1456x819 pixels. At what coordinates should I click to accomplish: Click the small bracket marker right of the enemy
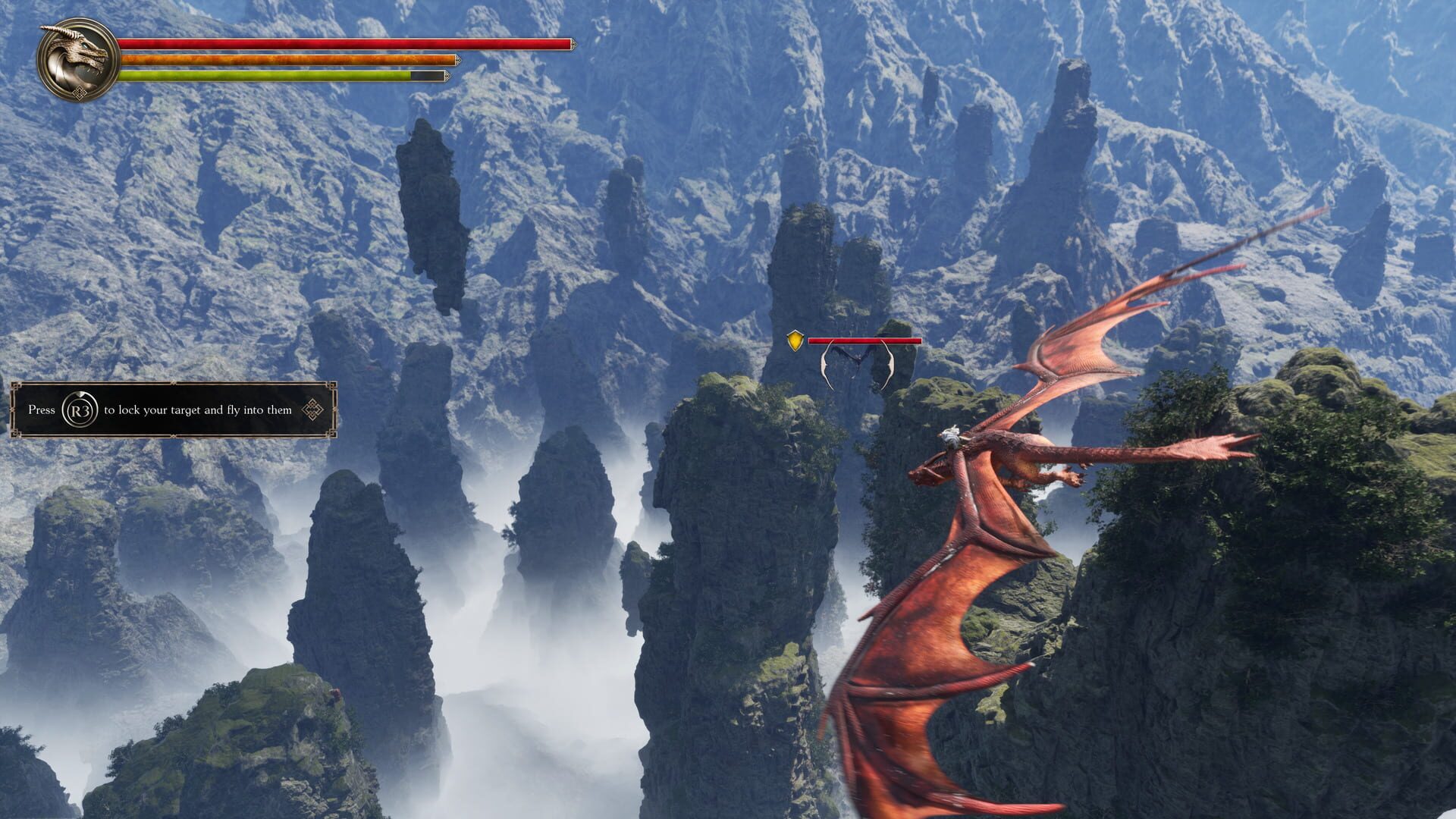click(x=889, y=366)
